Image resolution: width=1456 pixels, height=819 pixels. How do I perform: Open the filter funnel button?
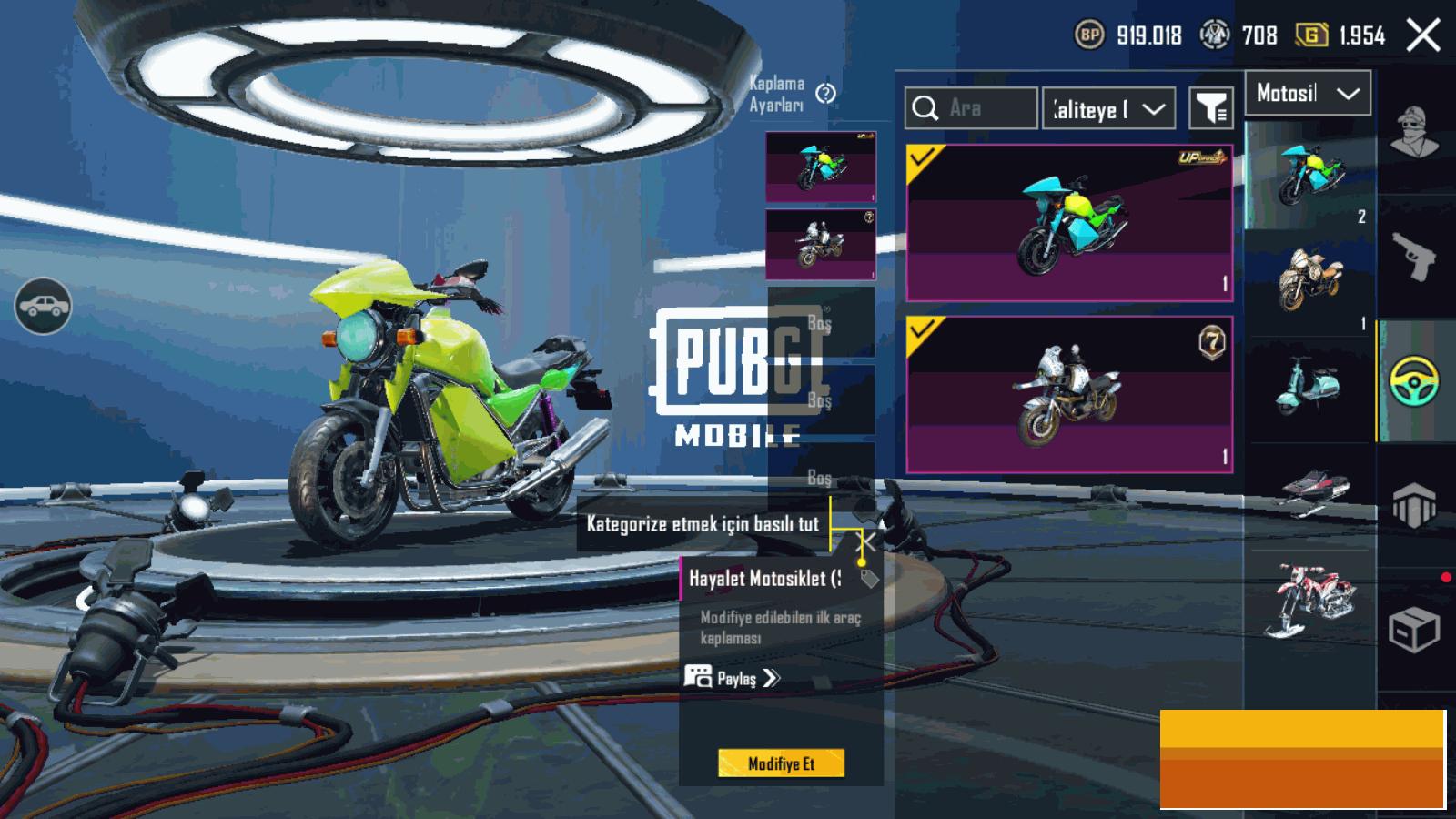[1211, 109]
